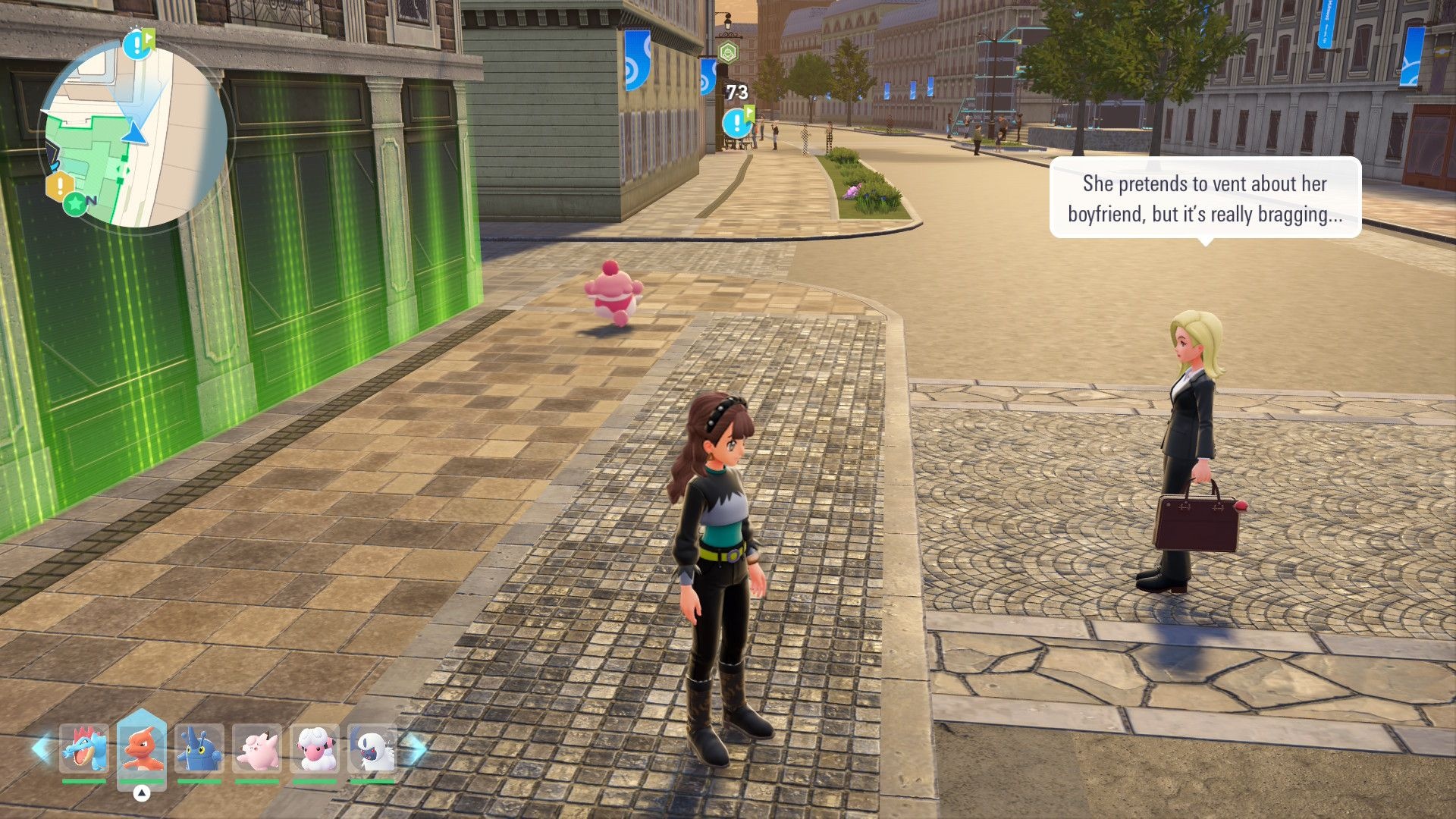Select the Flaaffy party slot
The image size is (1456, 819).
click(x=315, y=748)
